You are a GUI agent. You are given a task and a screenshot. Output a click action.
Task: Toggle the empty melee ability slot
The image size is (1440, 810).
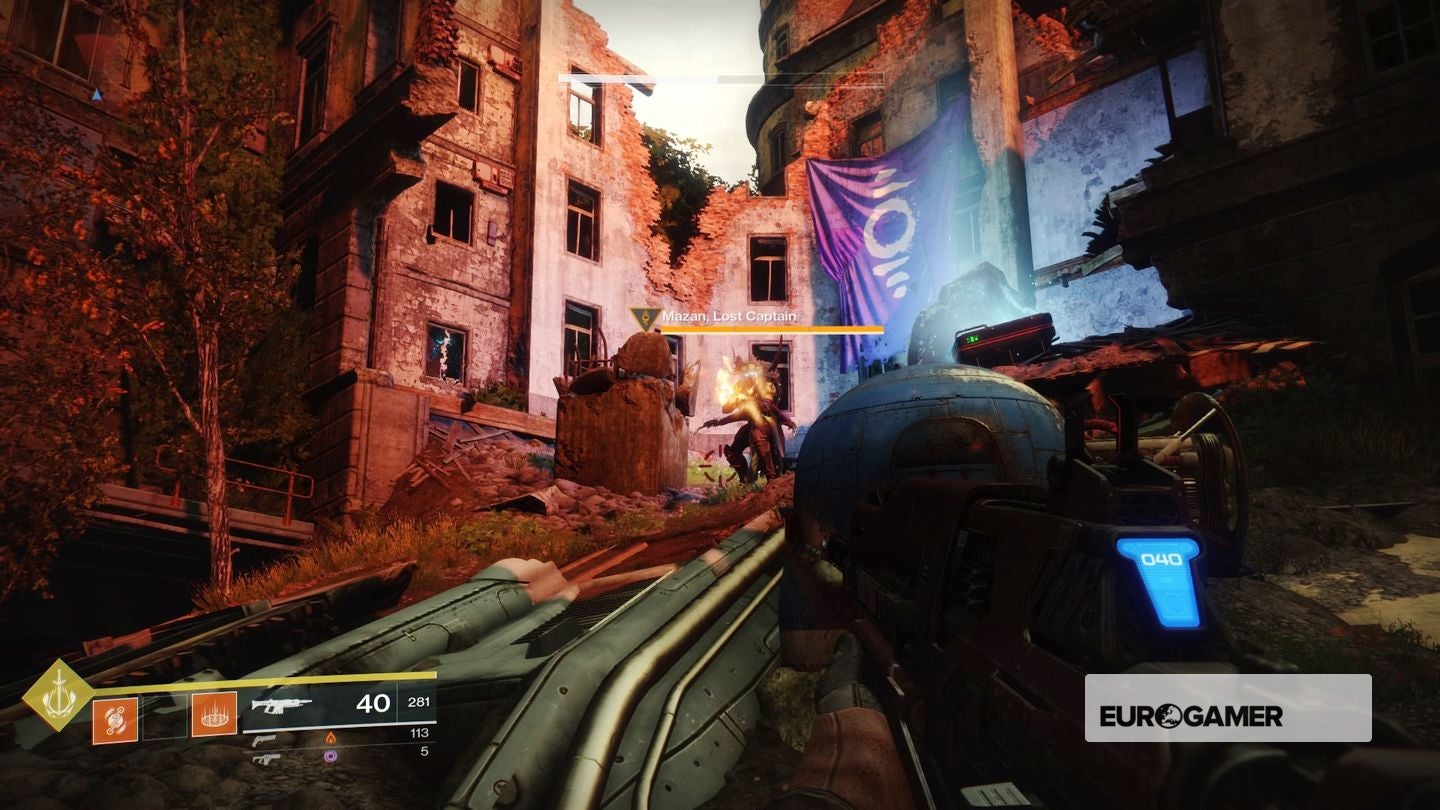[163, 717]
